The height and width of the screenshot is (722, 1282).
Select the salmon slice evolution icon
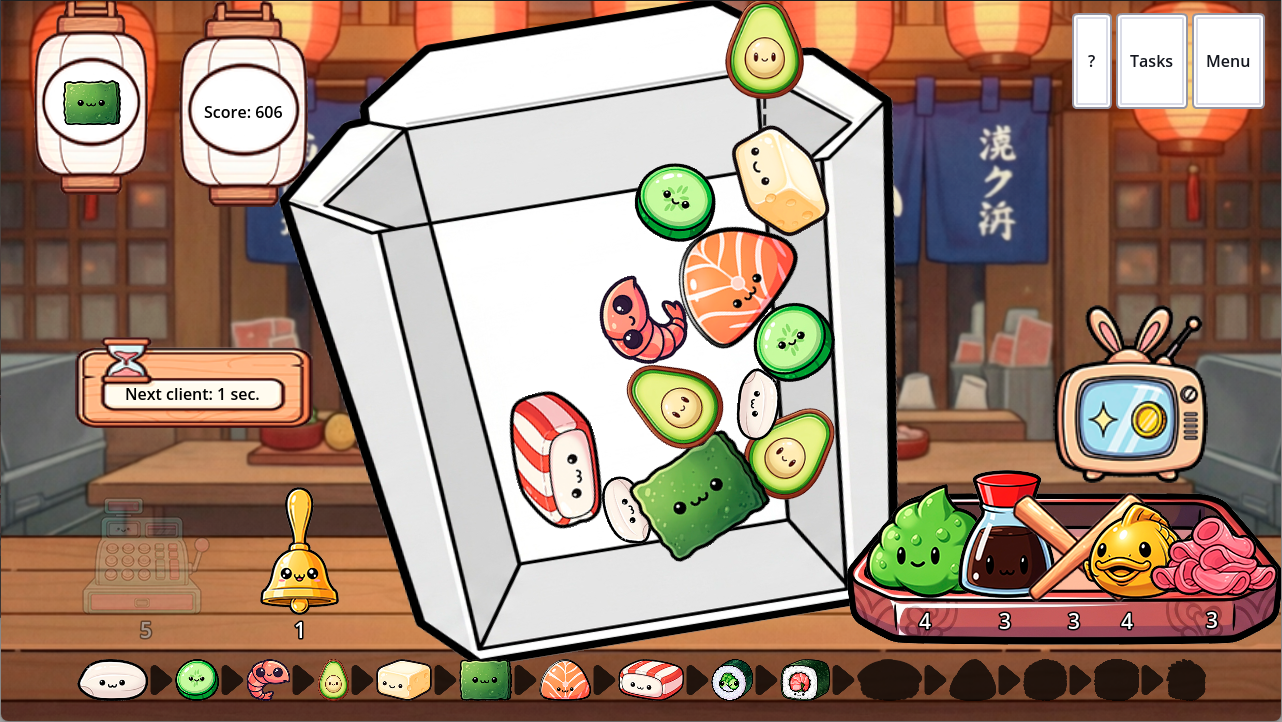565,679
